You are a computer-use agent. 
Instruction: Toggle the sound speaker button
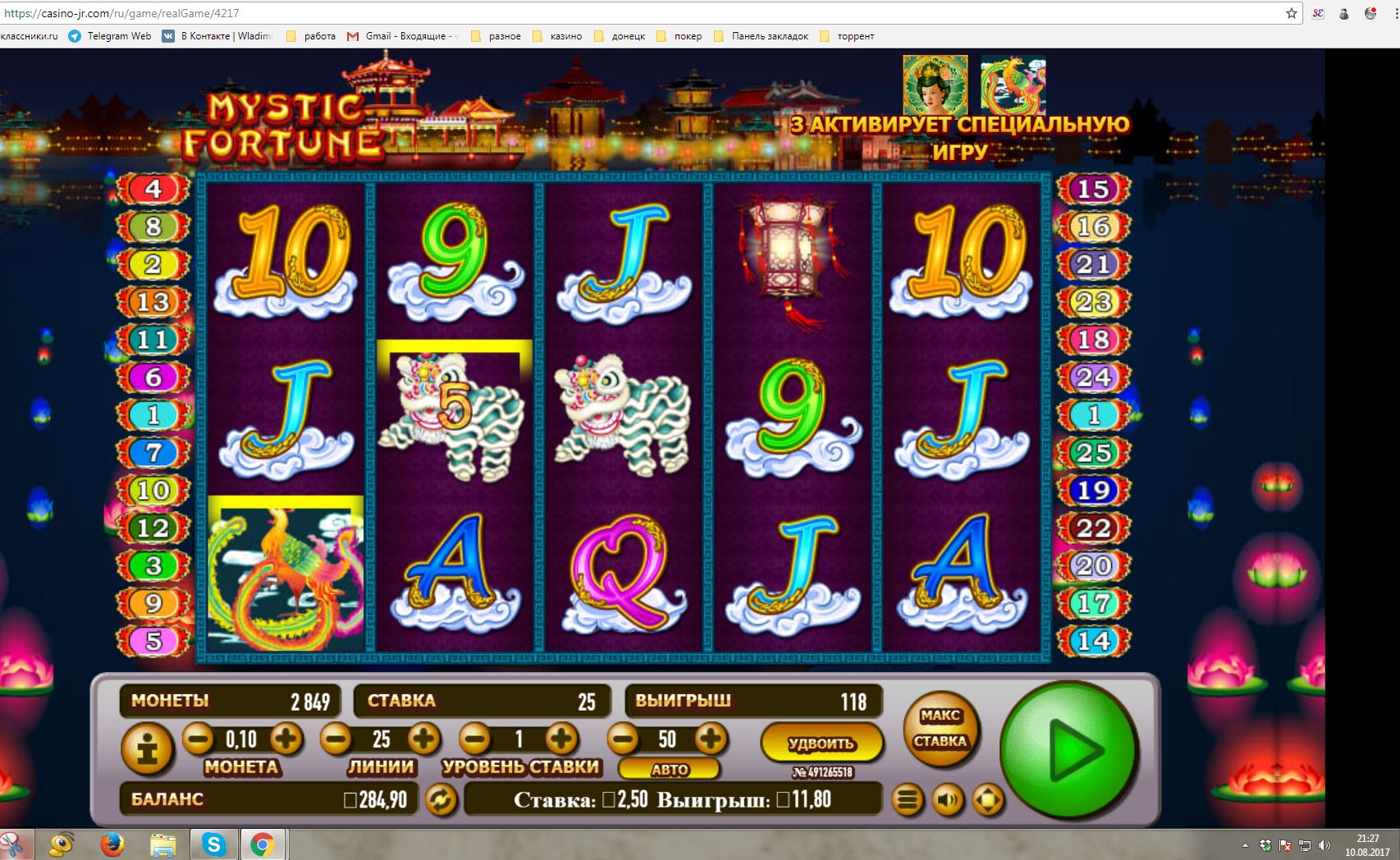[x=948, y=799]
